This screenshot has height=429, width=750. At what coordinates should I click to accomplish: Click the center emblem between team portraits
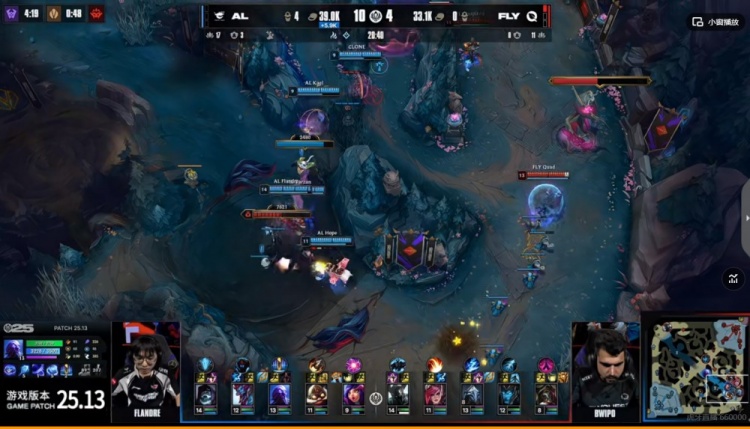376,398
